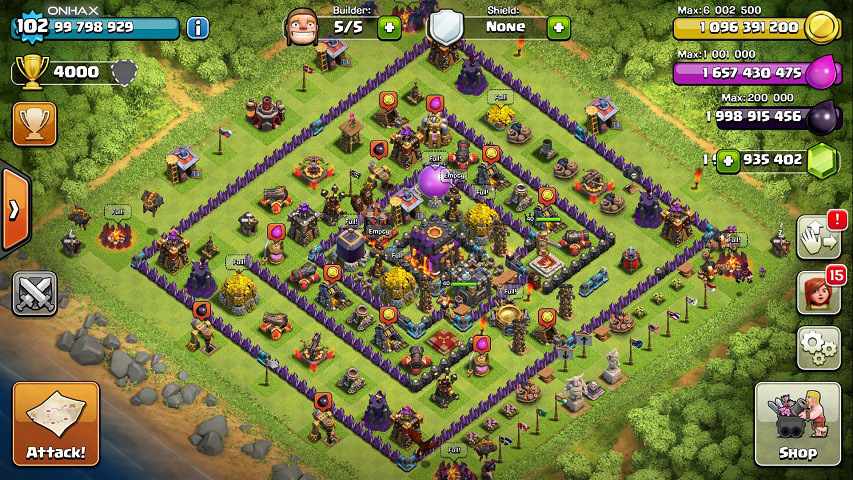
Task: Add a builder with the plus button
Action: click(x=389, y=28)
